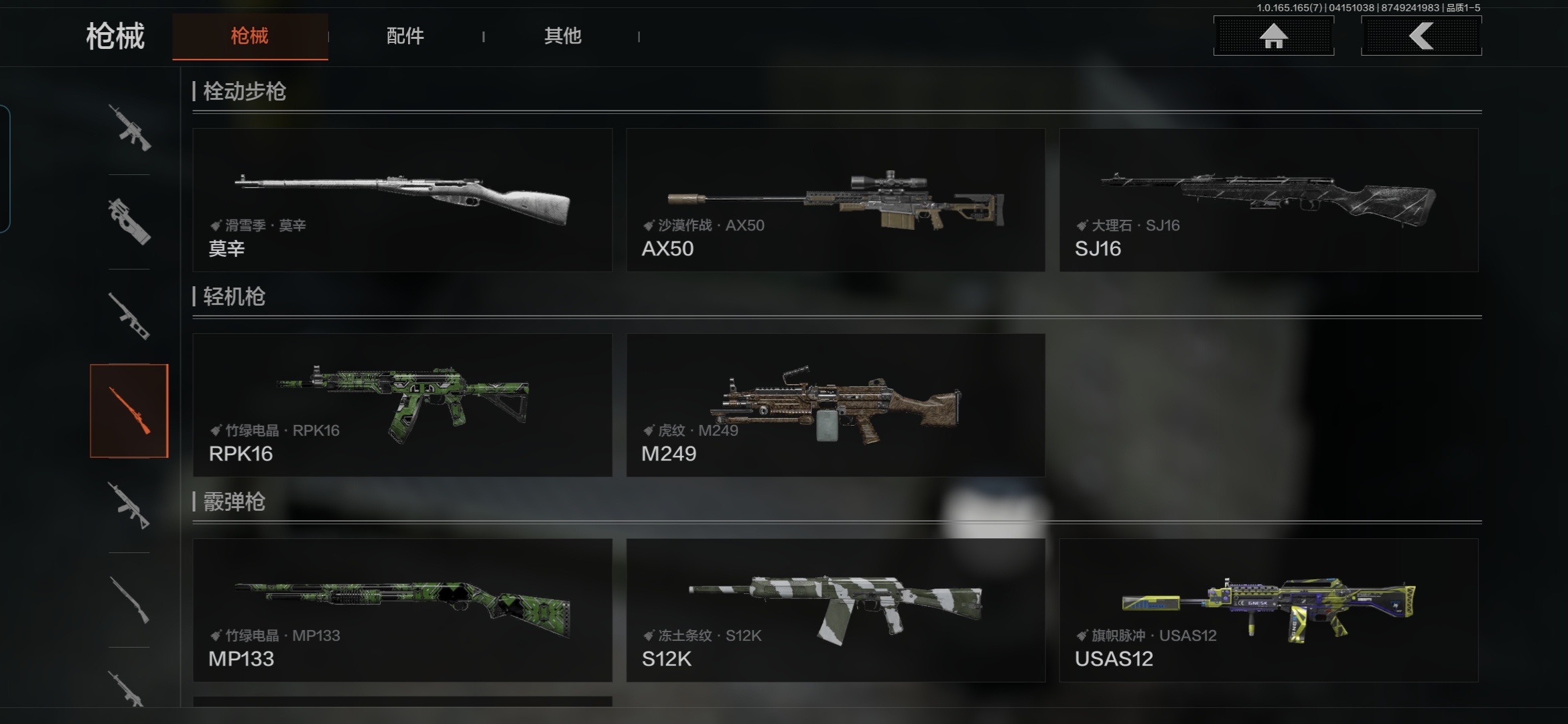Show the assault rifle category icon

[129, 127]
